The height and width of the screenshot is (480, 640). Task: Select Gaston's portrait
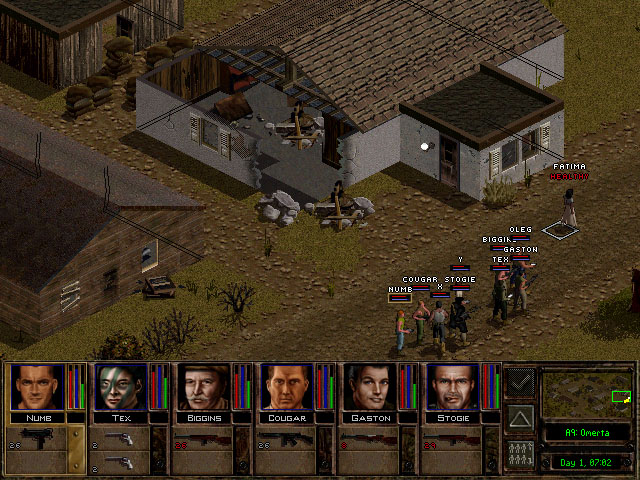(371, 387)
